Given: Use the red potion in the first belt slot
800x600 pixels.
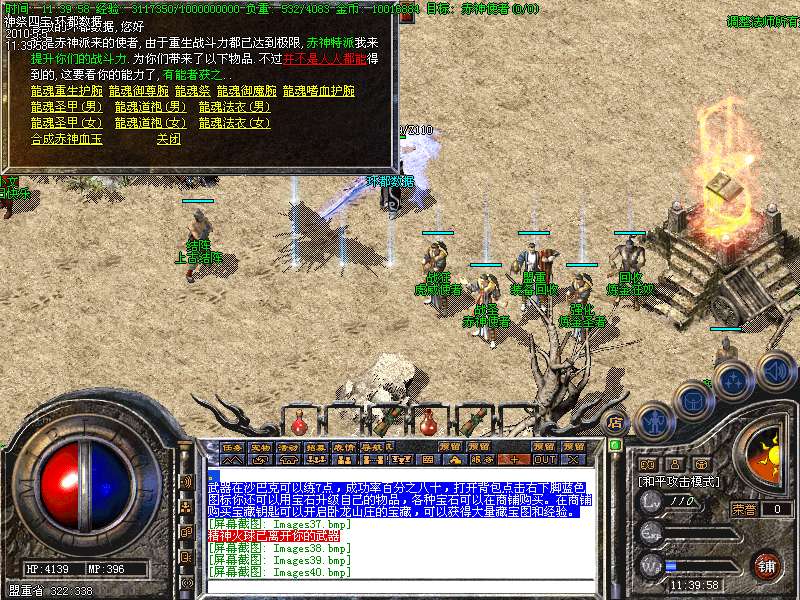Looking at the screenshot, I should tap(299, 422).
